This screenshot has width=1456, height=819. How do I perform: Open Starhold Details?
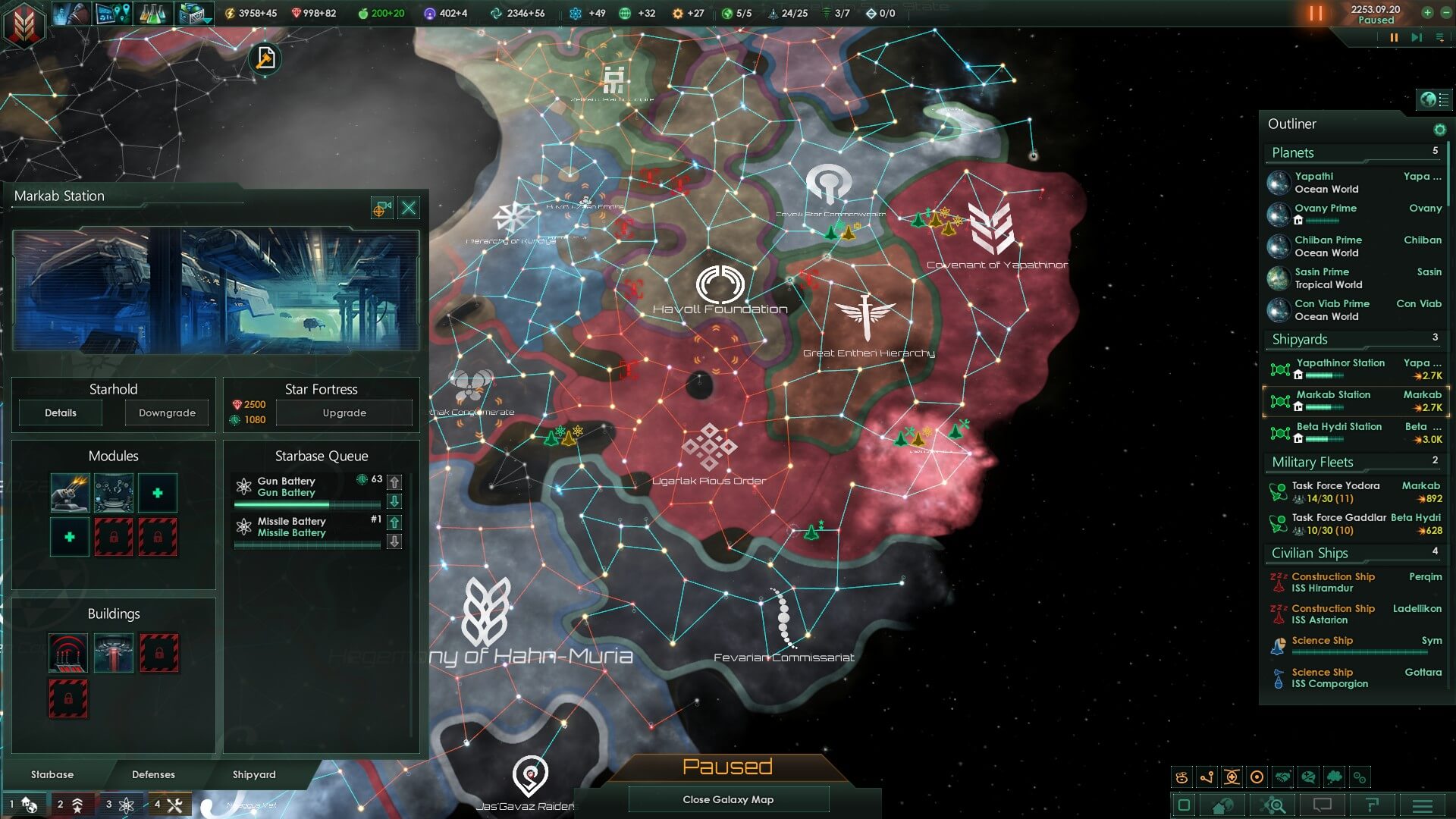tap(61, 413)
